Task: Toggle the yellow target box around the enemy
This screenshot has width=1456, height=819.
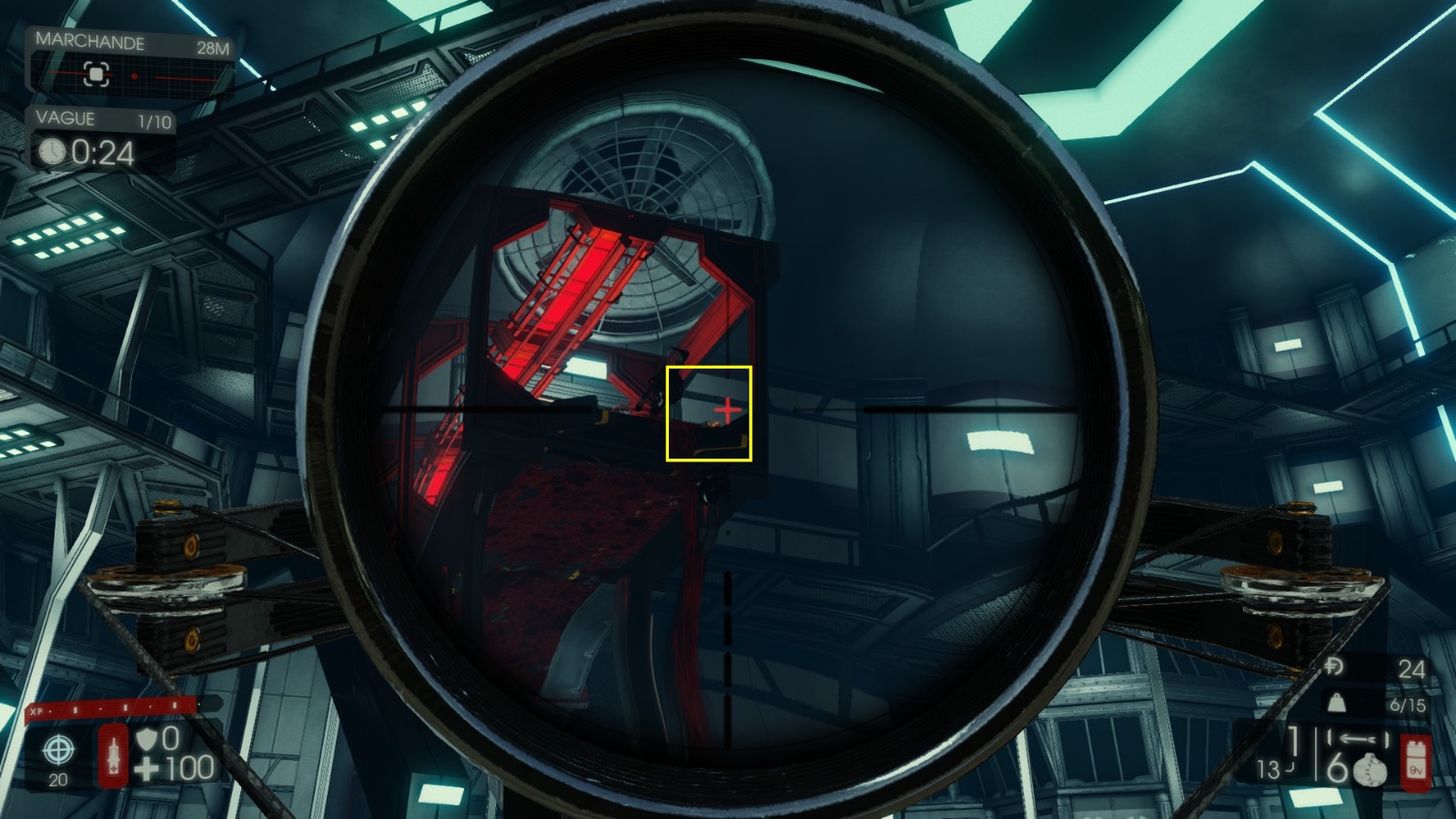Action: (x=711, y=412)
